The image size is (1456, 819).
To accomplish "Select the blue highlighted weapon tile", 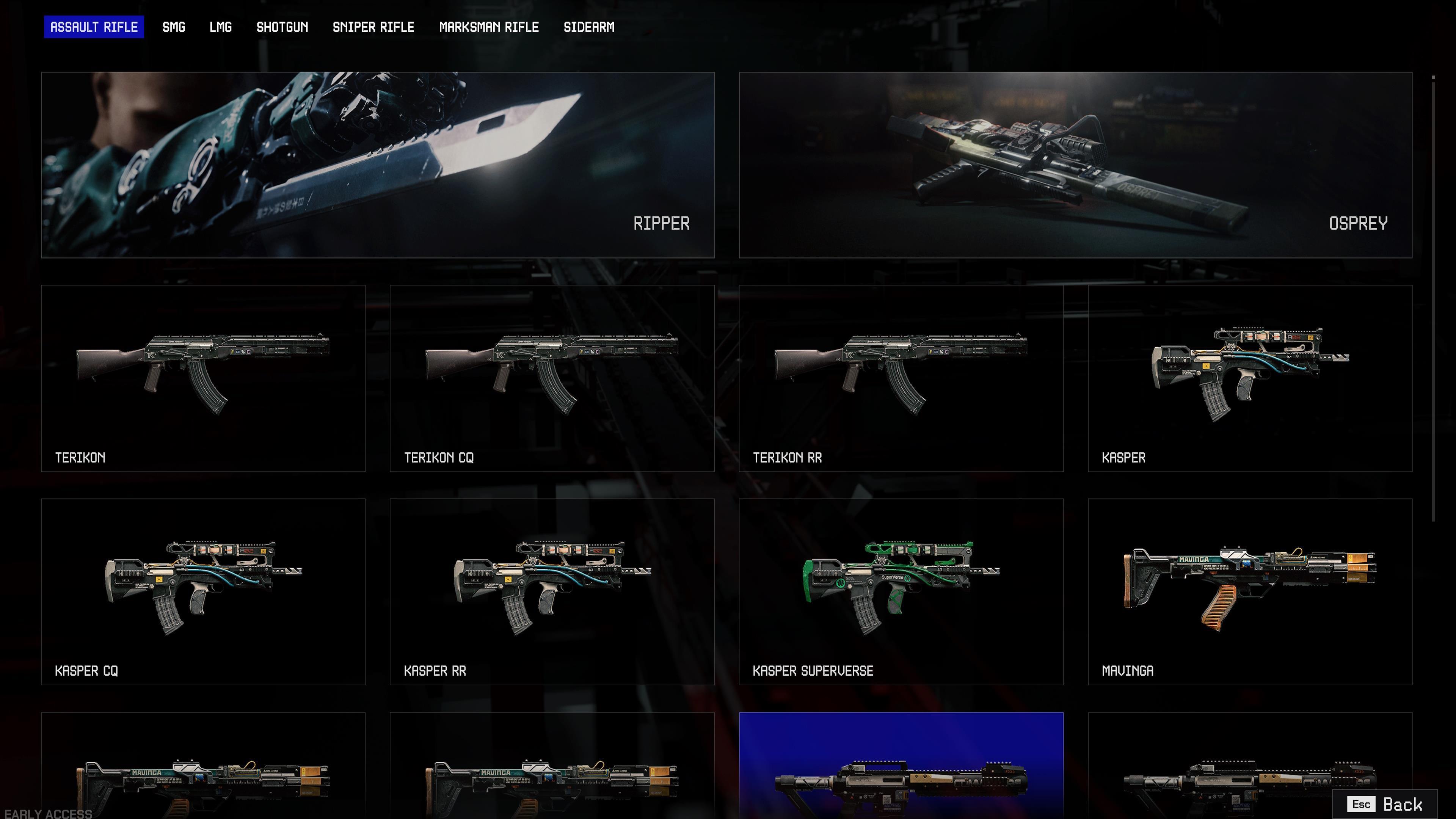I will coord(901,766).
